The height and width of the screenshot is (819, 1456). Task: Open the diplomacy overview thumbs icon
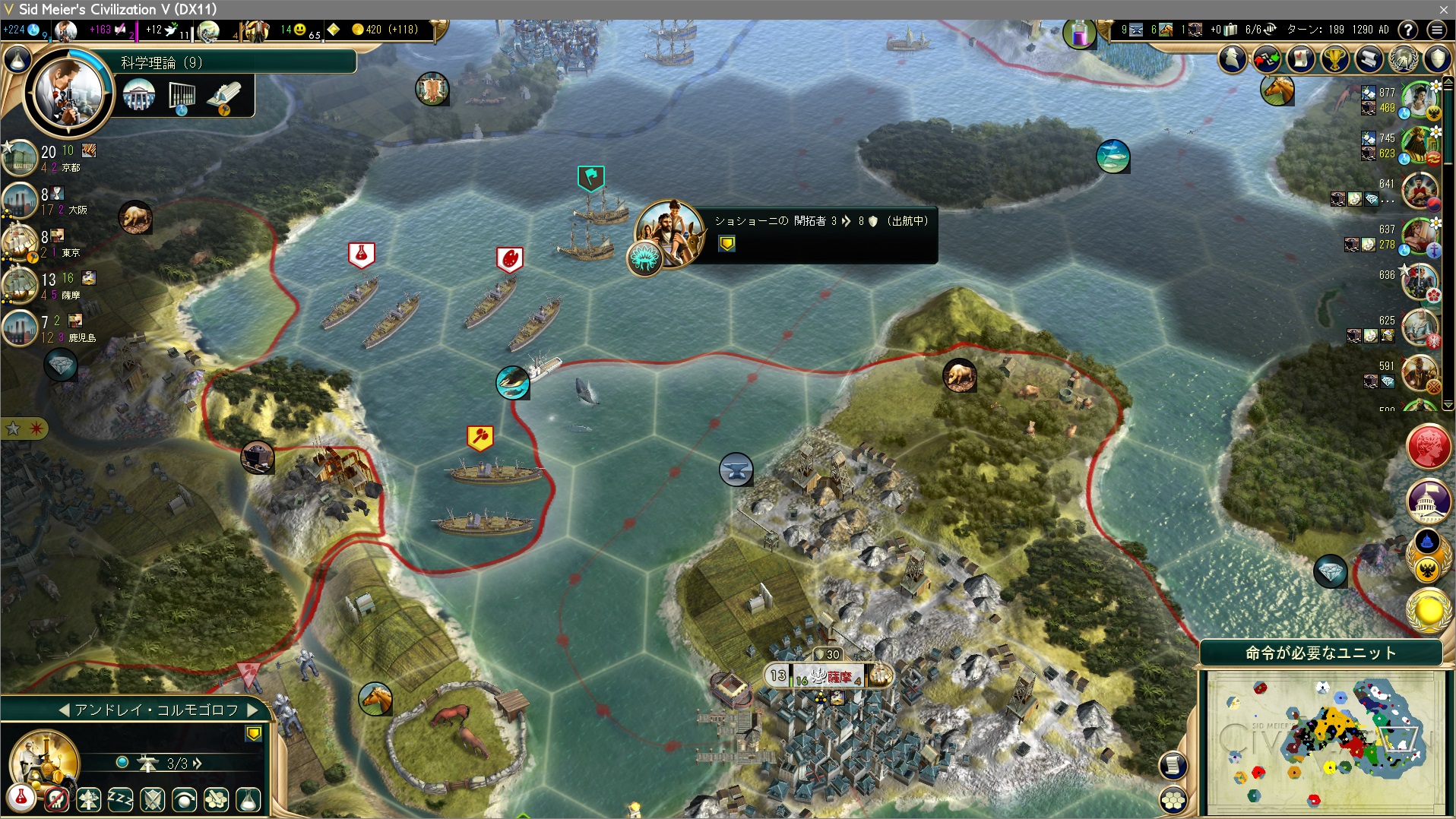tap(1267, 59)
